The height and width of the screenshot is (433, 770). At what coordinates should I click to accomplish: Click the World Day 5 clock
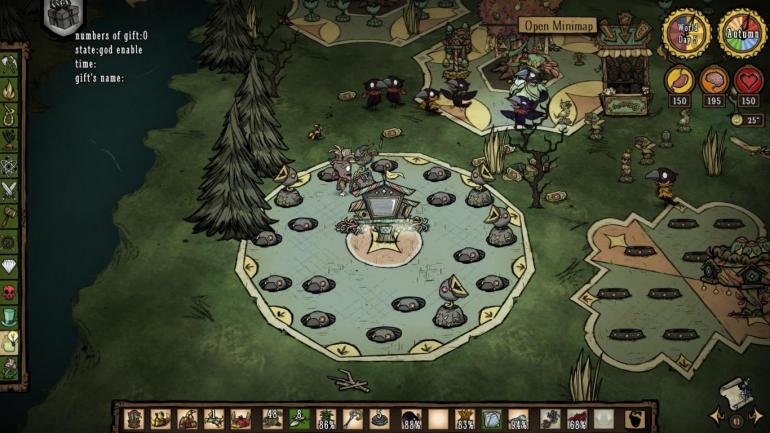pyautogui.click(x=687, y=33)
